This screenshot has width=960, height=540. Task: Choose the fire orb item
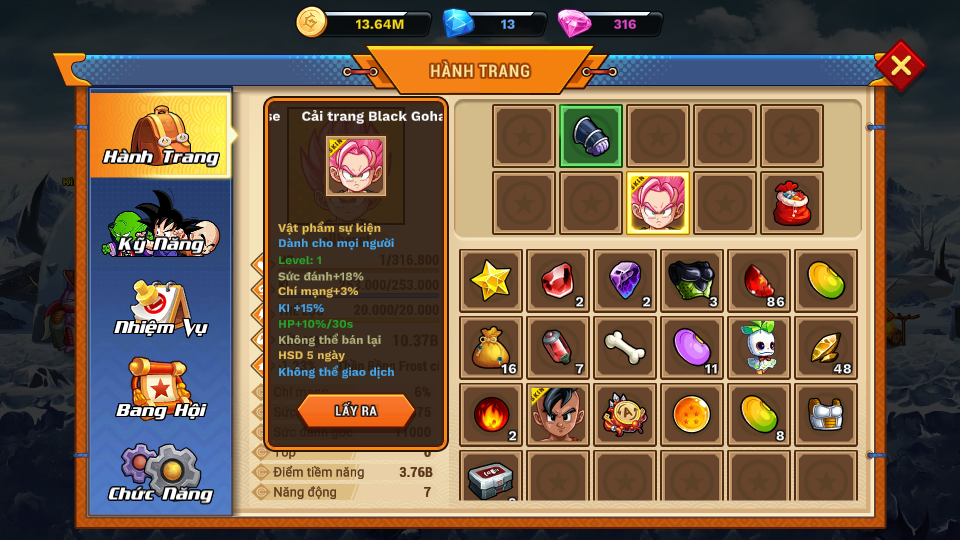(492, 414)
